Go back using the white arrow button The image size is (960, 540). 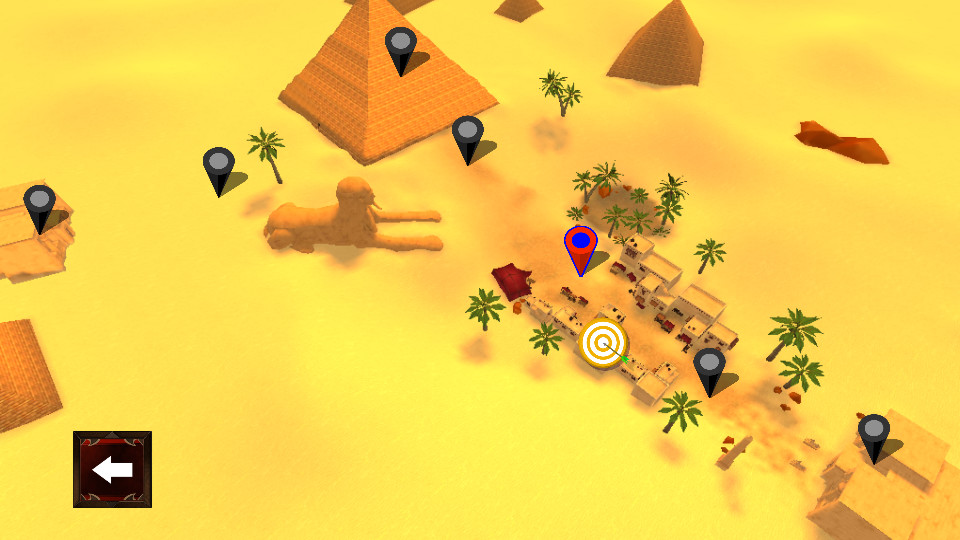click(x=112, y=469)
